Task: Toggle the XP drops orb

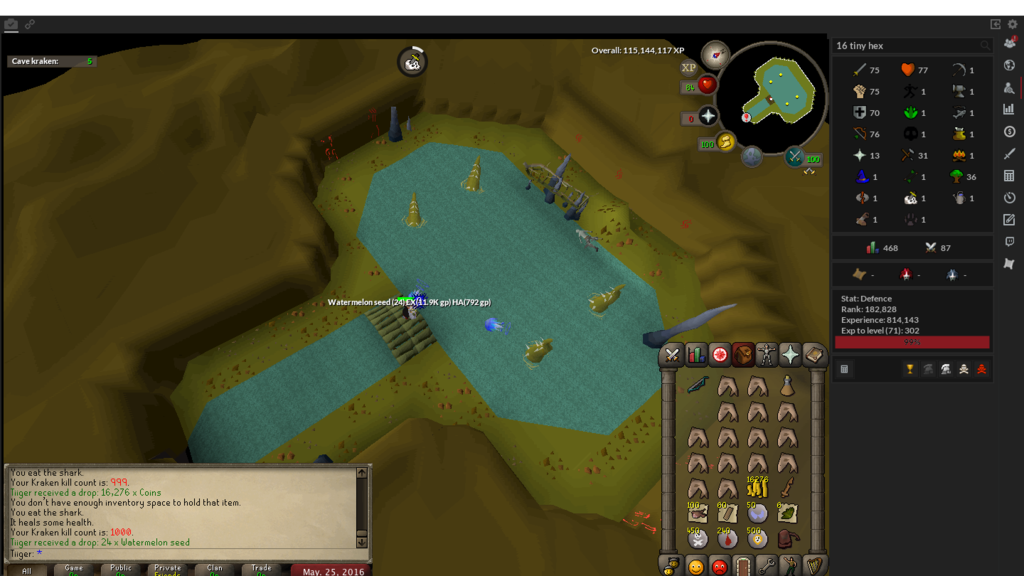Action: tap(688, 68)
